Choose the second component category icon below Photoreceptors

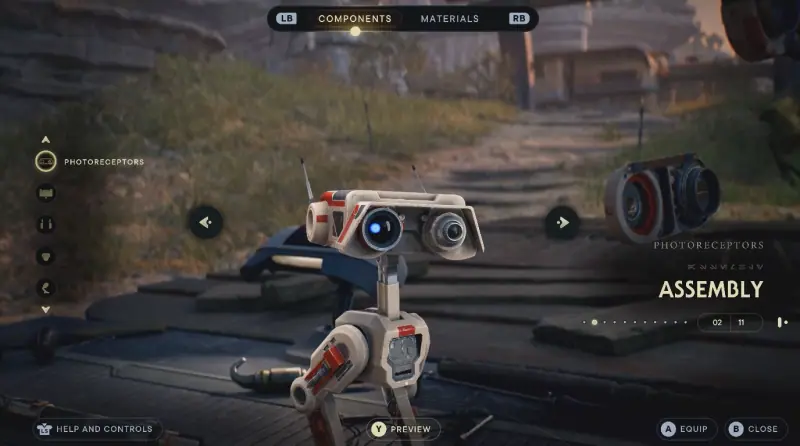pyautogui.click(x=46, y=193)
